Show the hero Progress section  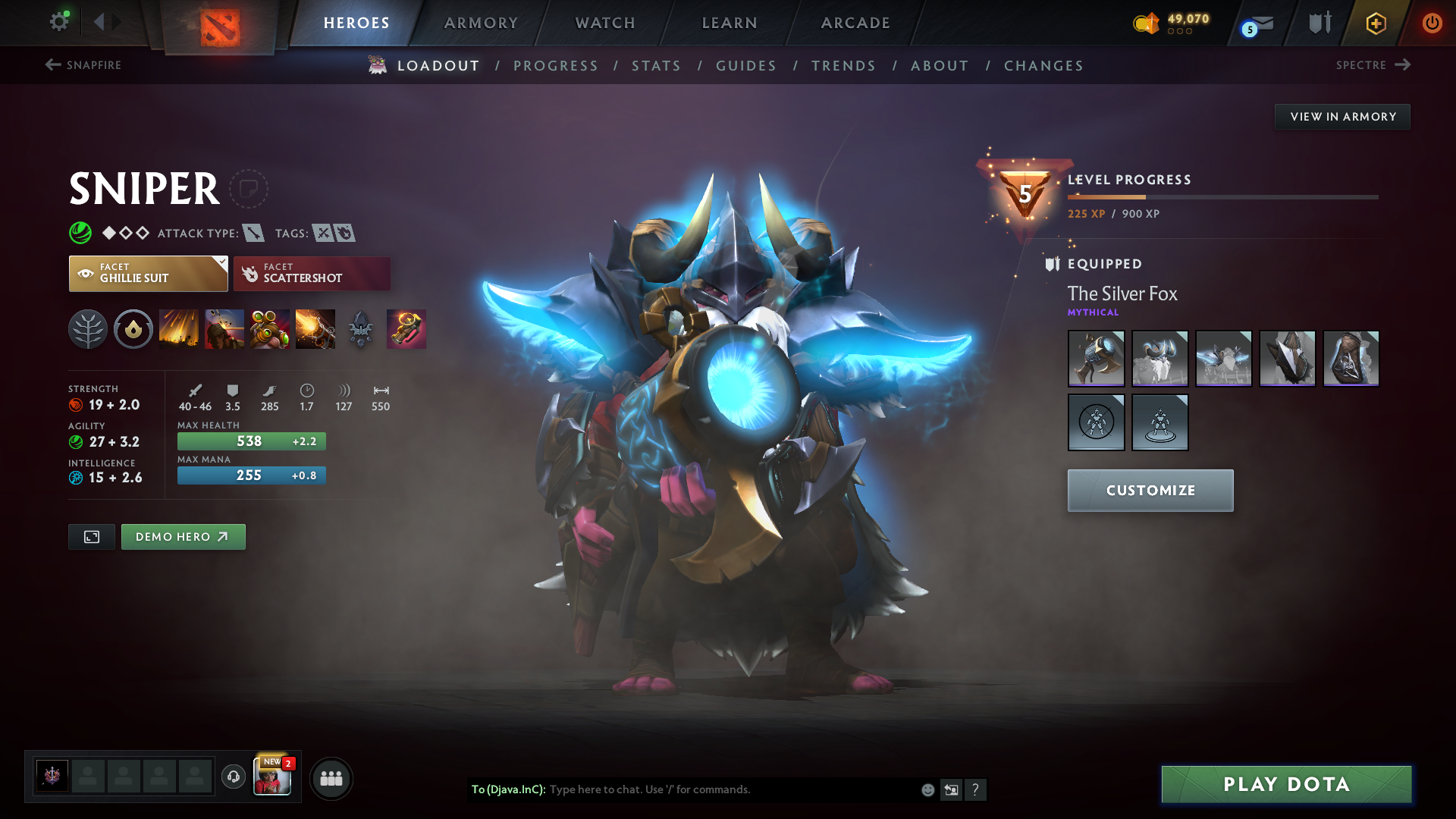(x=556, y=66)
